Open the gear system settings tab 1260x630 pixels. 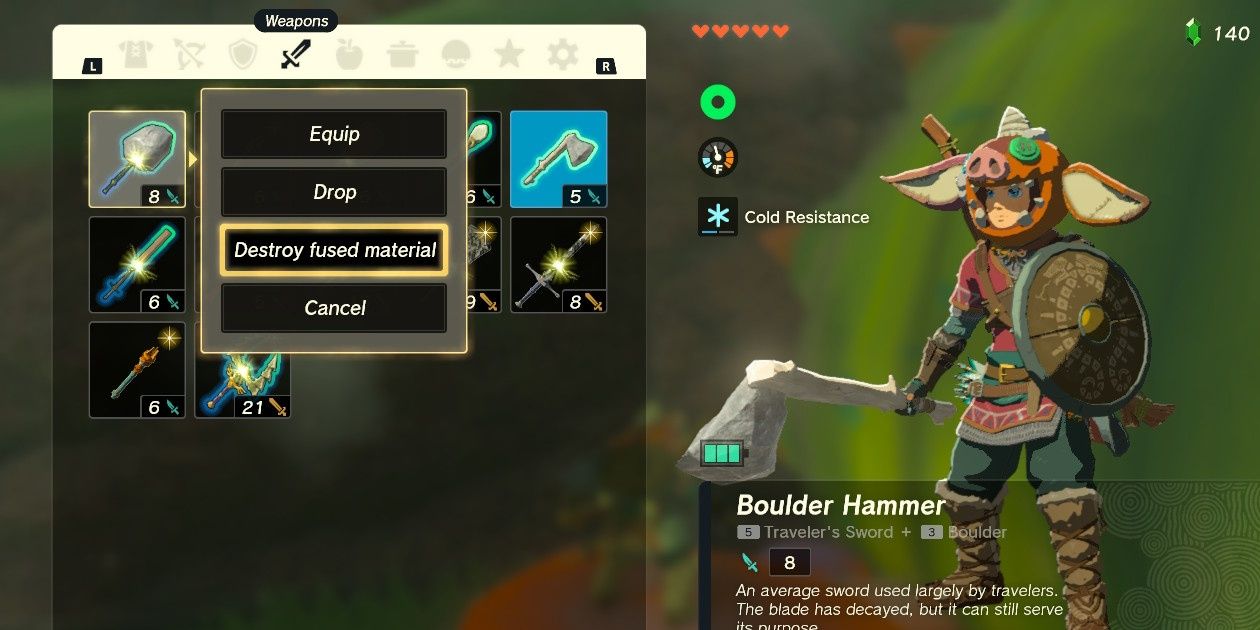coord(562,55)
